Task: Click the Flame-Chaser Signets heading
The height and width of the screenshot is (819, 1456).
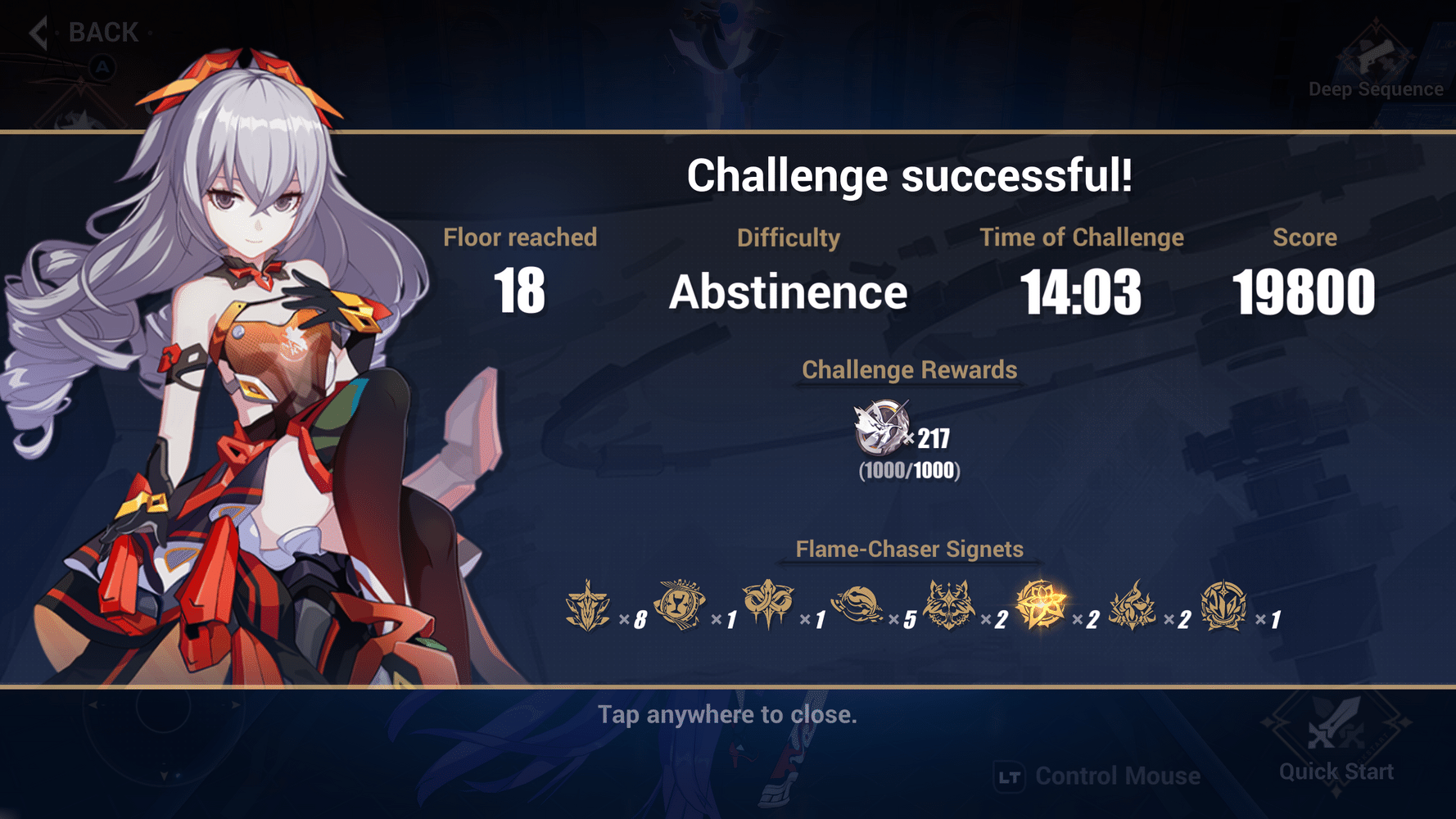Action: point(909,550)
